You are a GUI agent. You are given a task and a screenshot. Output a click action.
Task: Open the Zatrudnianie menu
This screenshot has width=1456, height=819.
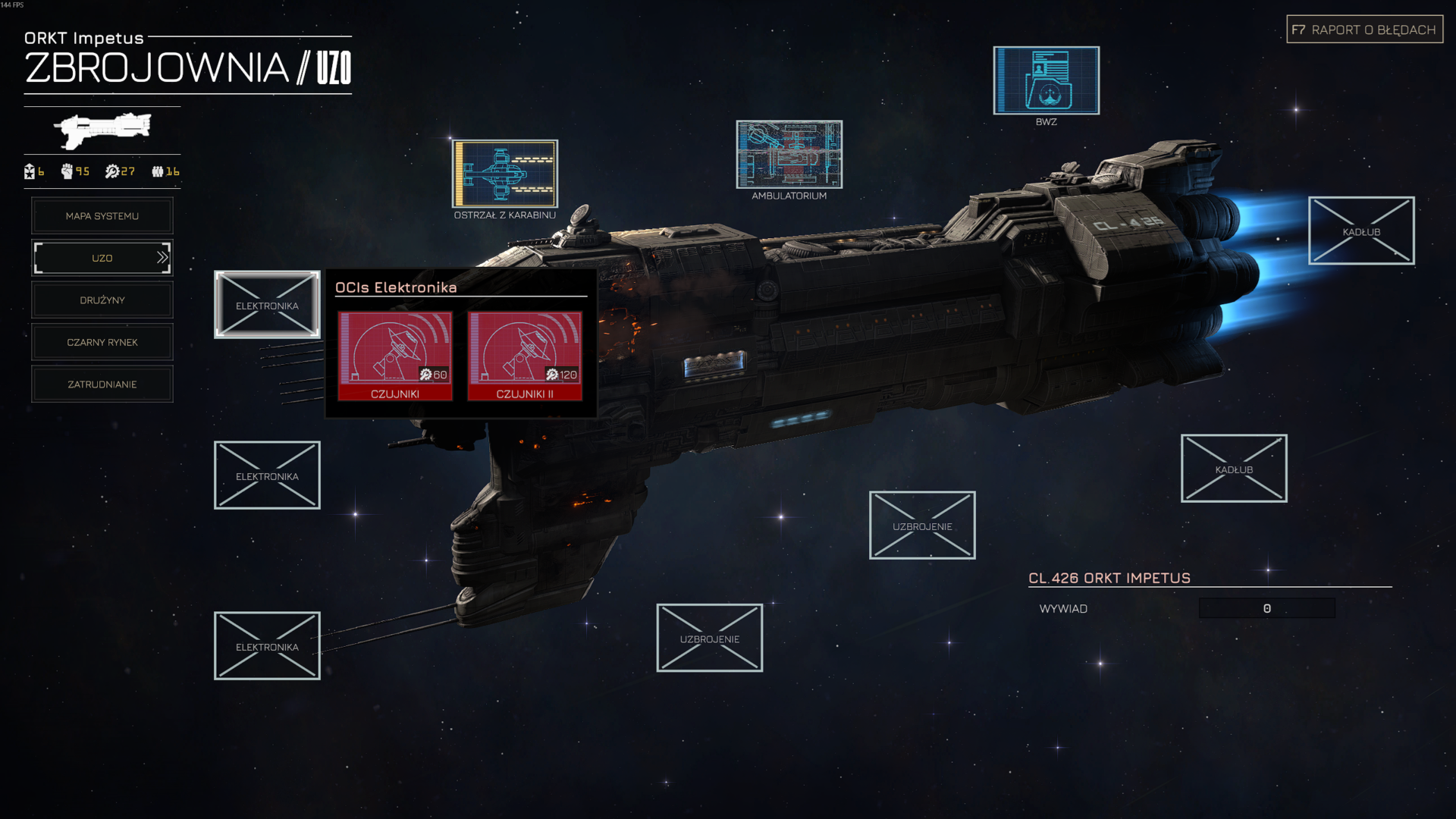click(x=102, y=384)
